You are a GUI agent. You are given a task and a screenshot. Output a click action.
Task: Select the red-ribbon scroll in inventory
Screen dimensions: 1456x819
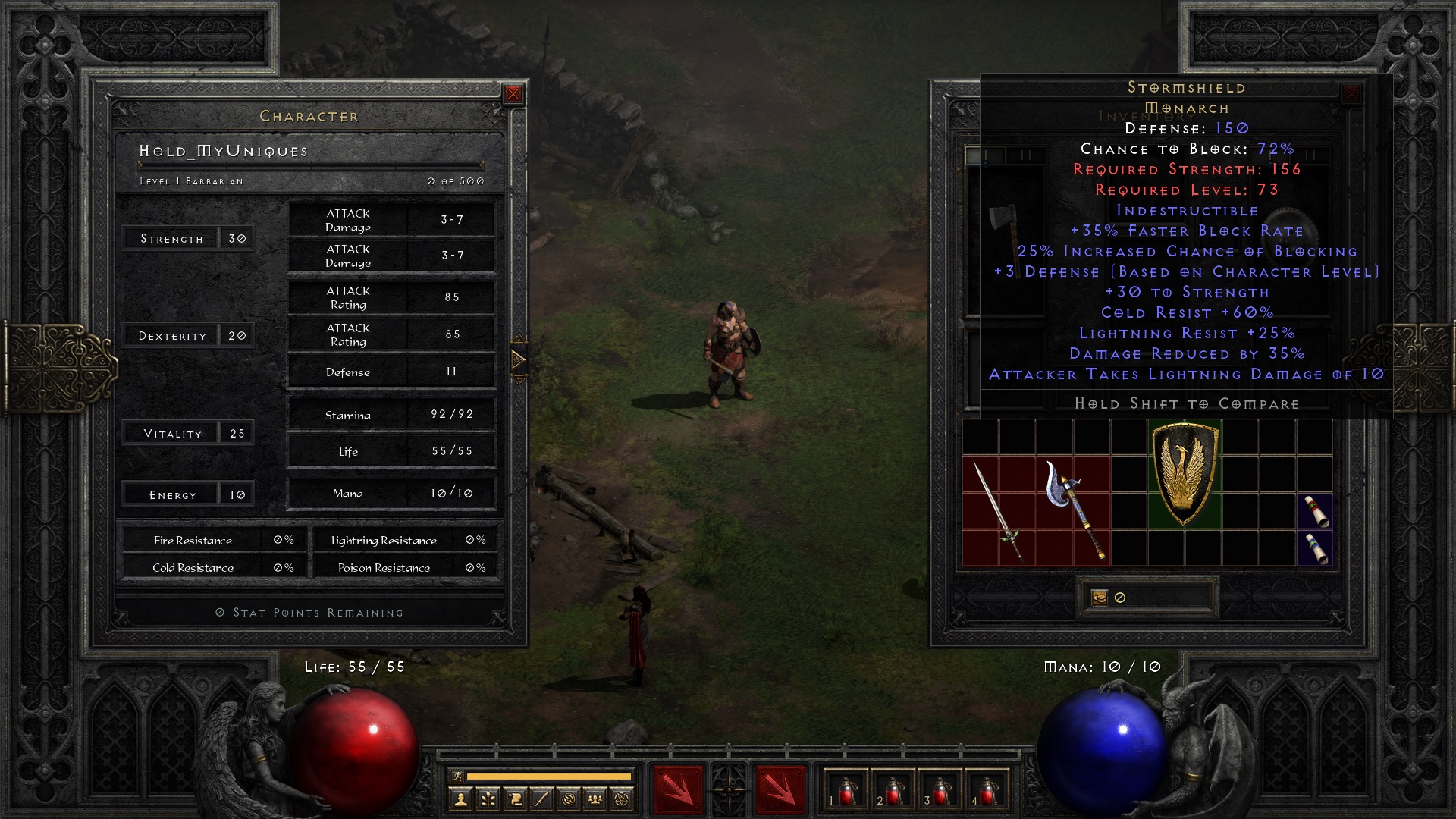coord(1315,510)
